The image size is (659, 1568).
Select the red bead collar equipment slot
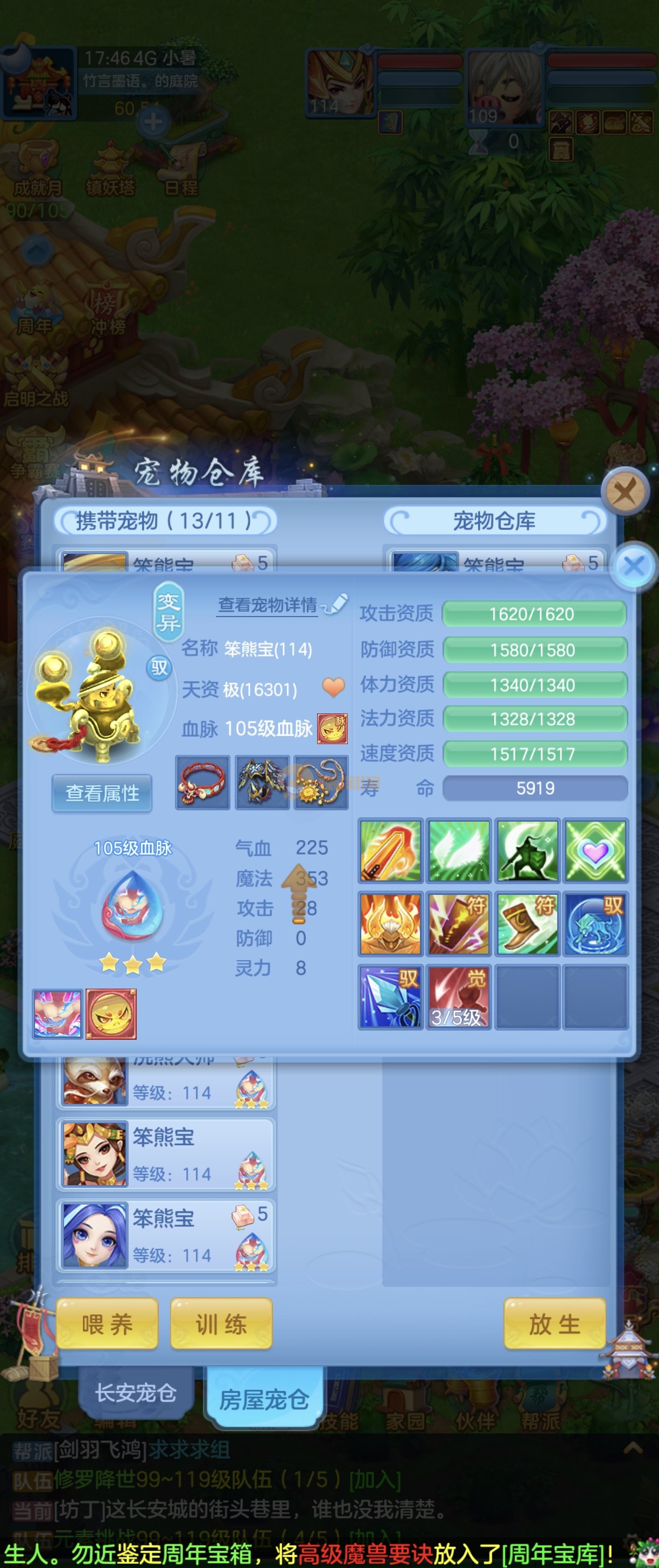pyautogui.click(x=202, y=783)
